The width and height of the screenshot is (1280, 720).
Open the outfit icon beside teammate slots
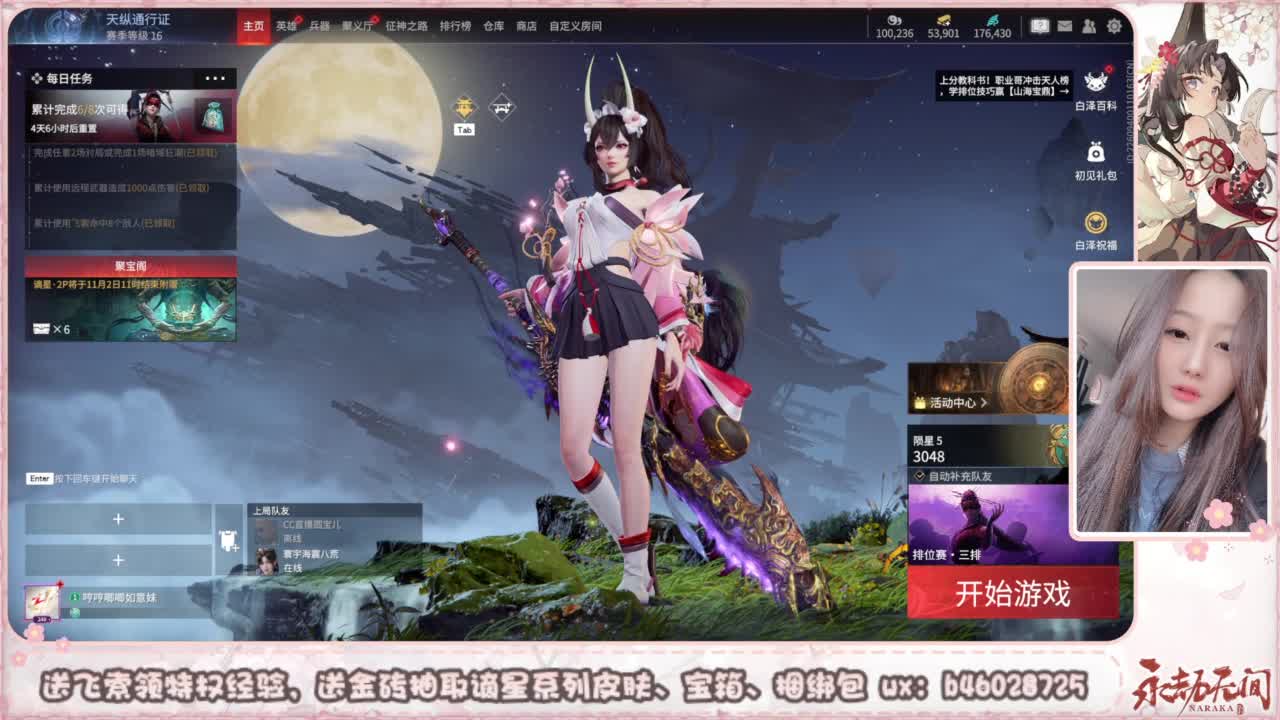click(230, 540)
